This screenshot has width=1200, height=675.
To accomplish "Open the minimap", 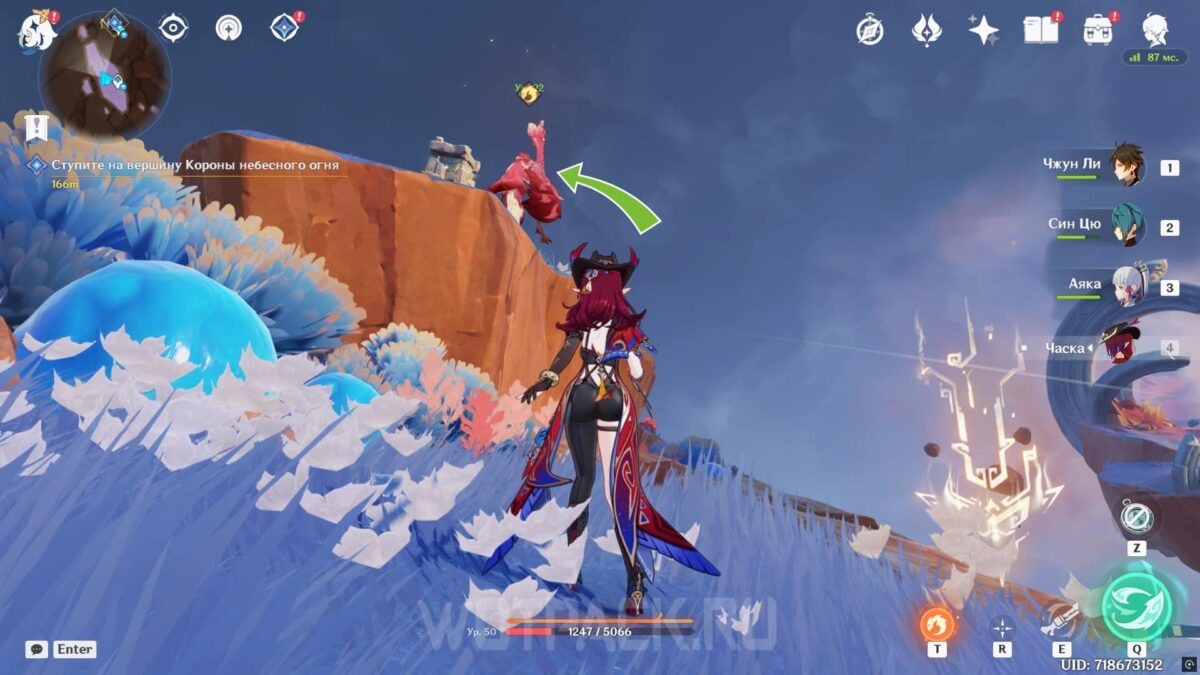I will point(104,76).
